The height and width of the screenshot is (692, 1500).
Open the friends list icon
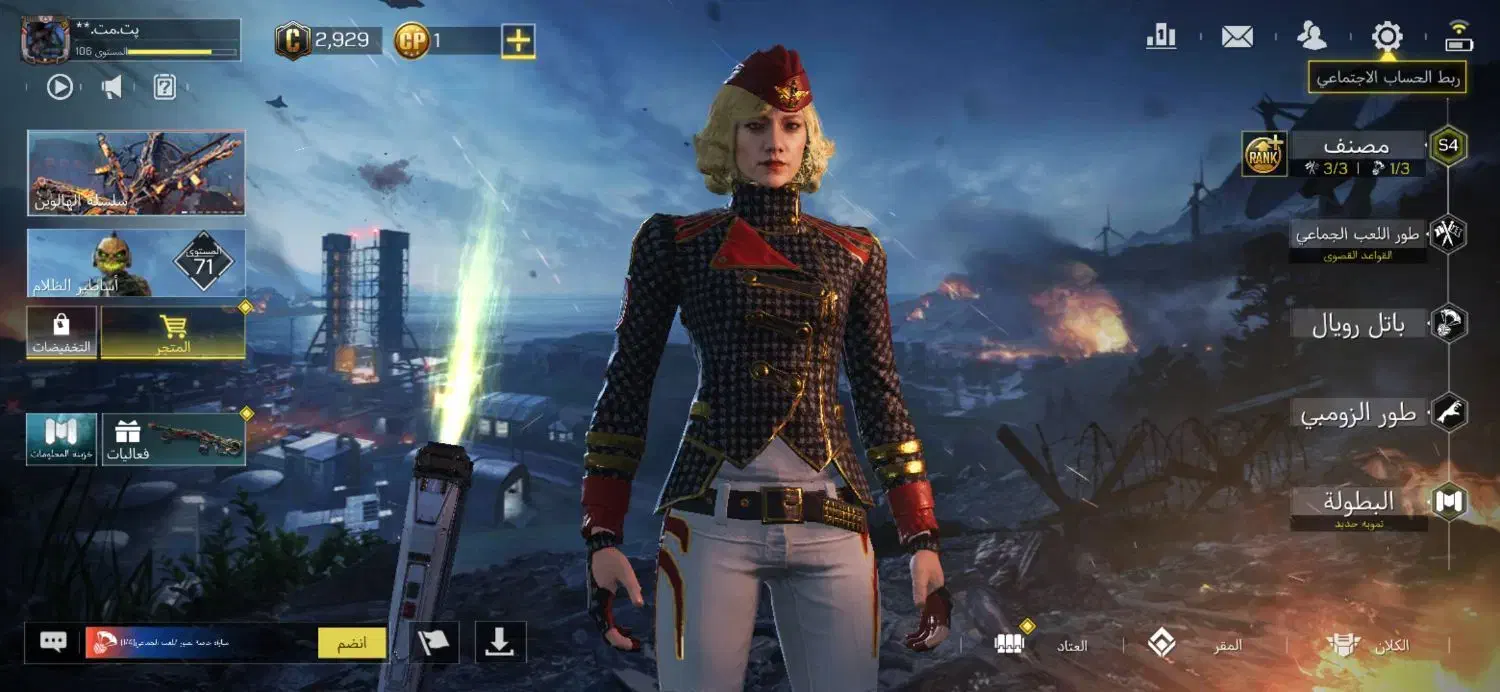point(1311,36)
